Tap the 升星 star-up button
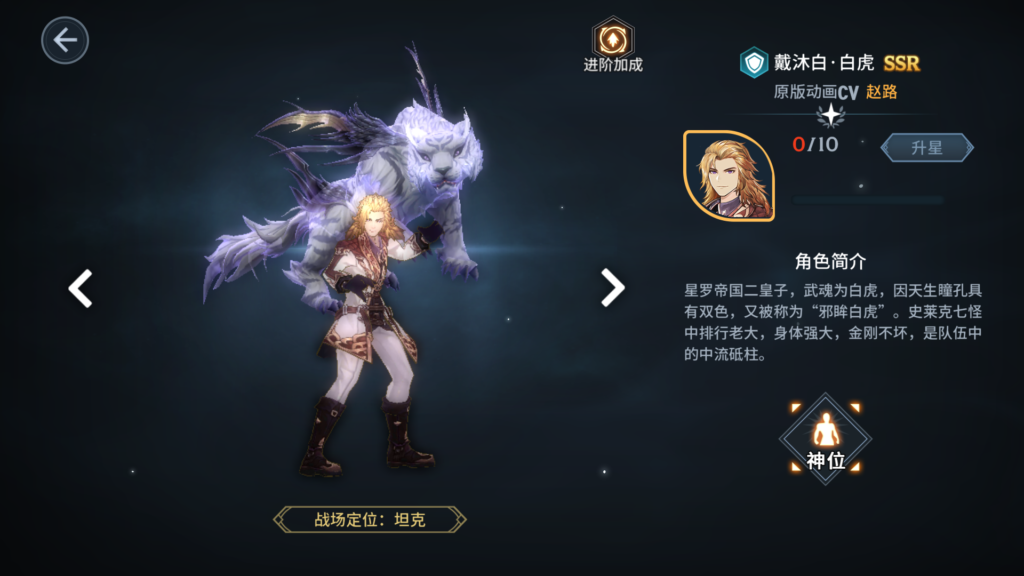The width and height of the screenshot is (1024, 576). pyautogui.click(x=926, y=147)
